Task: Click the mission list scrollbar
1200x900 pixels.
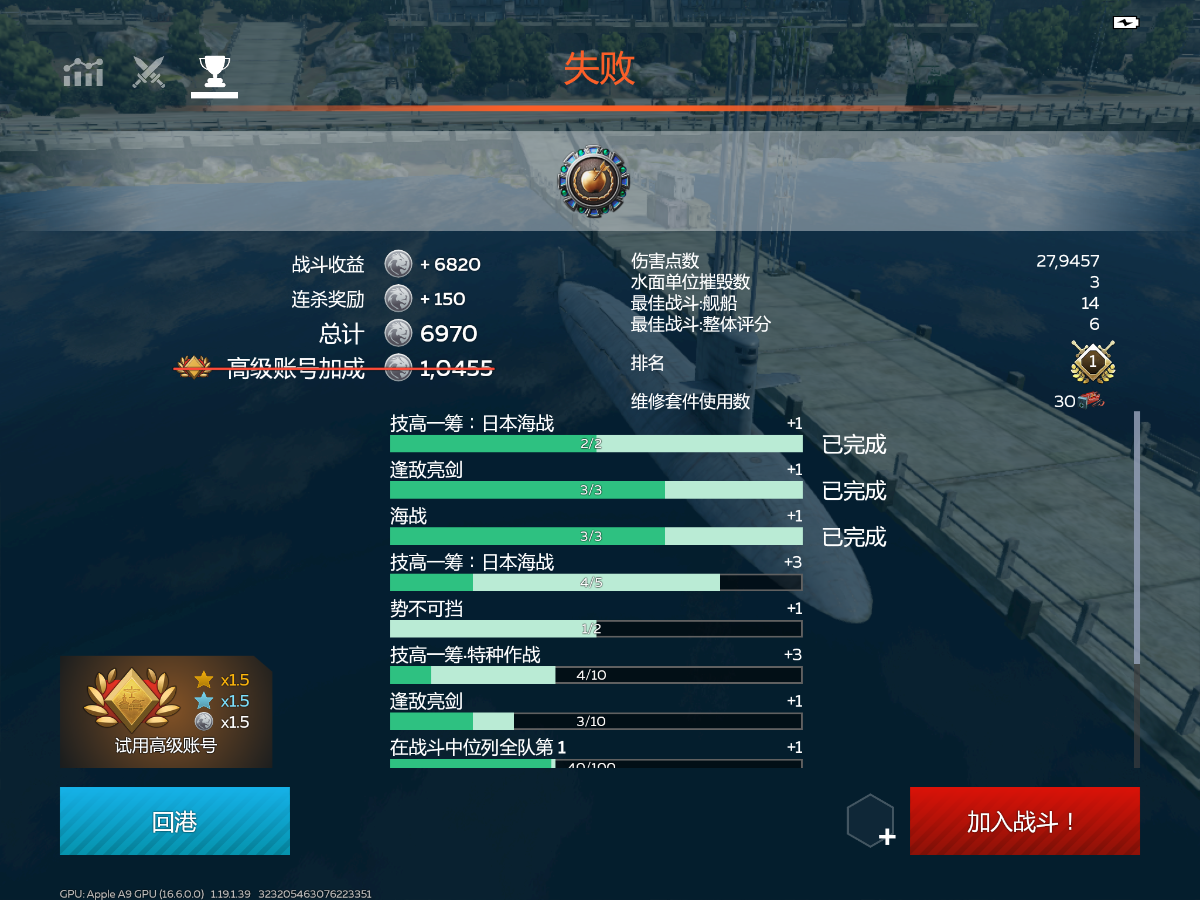Action: coord(1136,540)
